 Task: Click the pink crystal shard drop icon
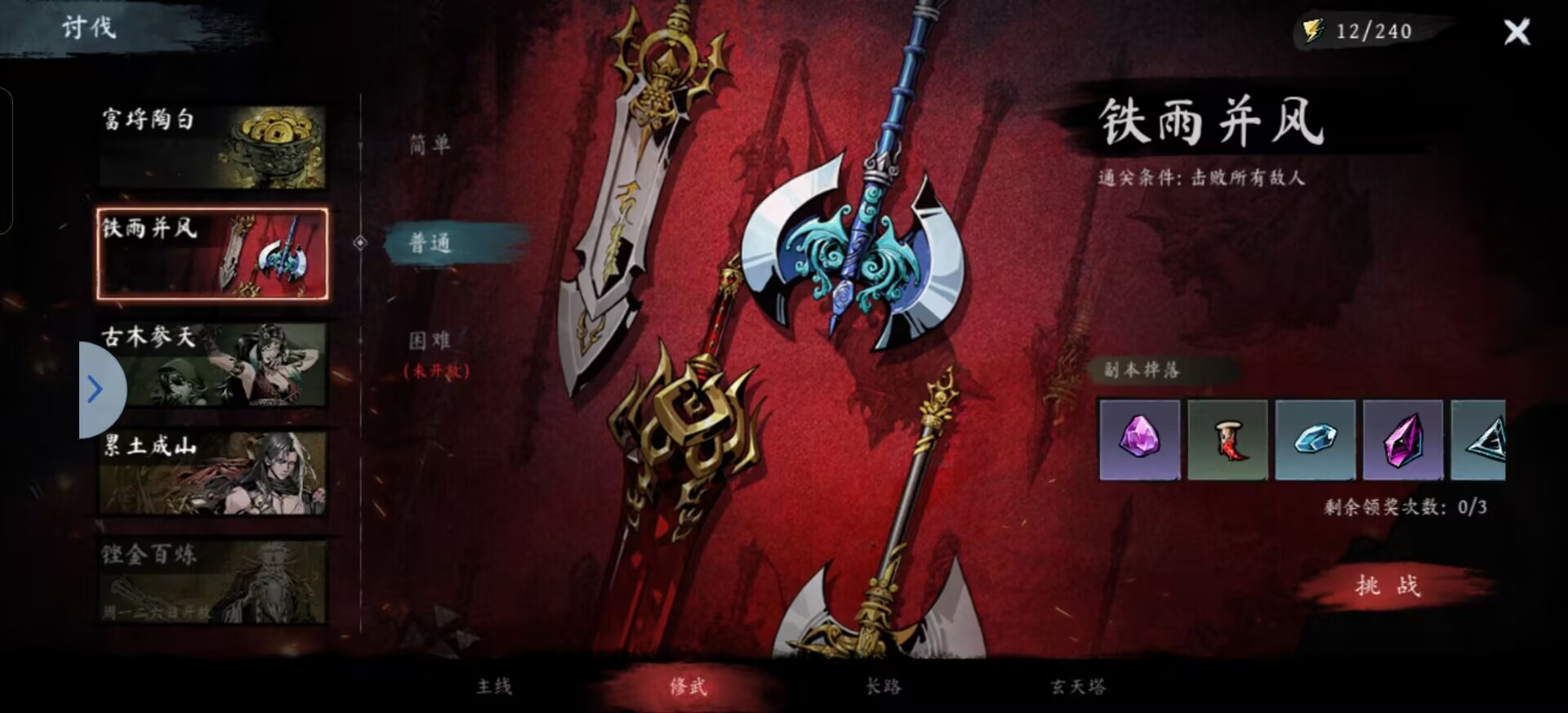(x=1404, y=439)
